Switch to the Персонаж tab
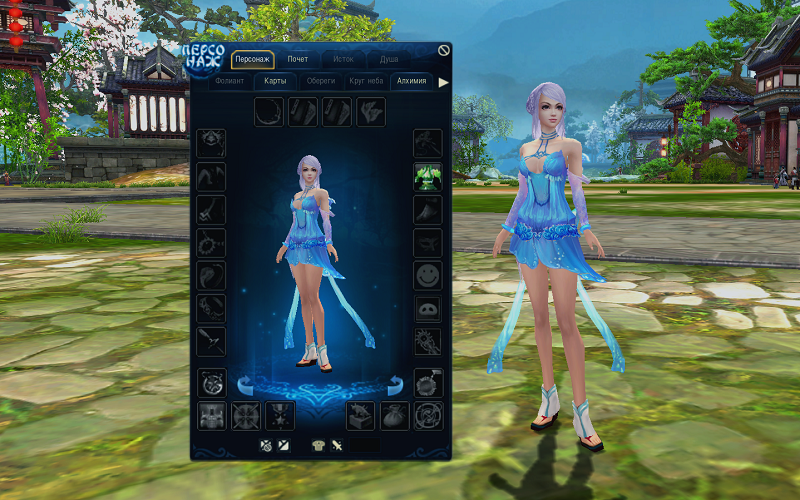Screen dimensions: 800x500 [252, 59]
